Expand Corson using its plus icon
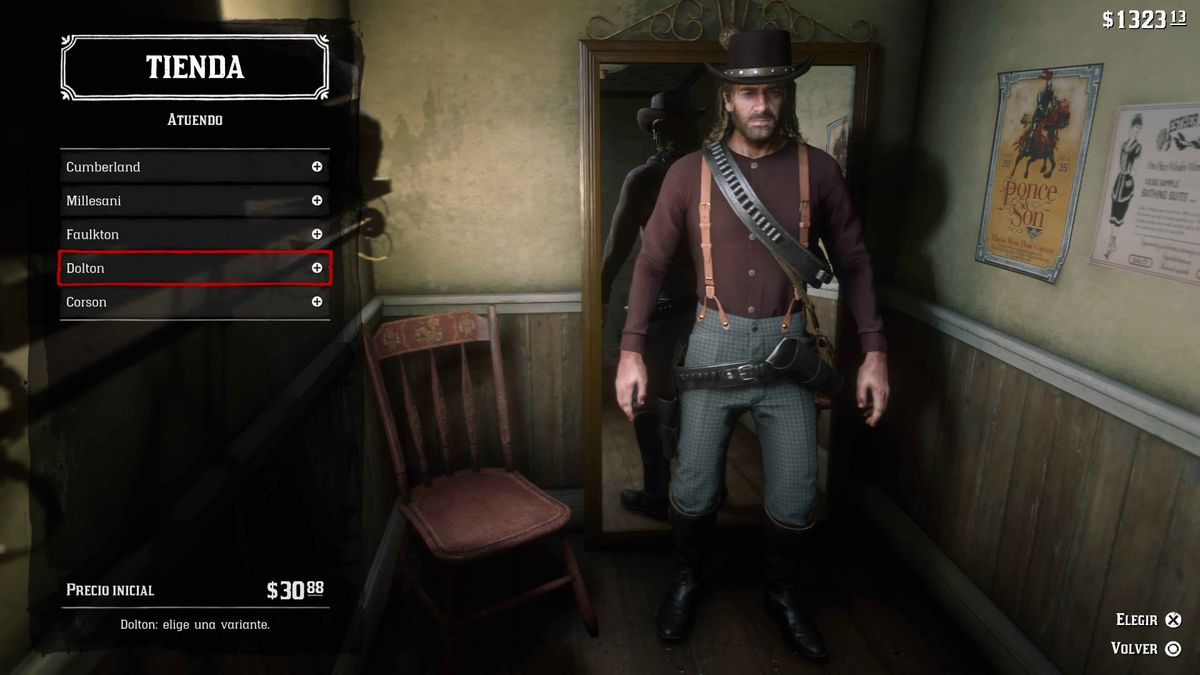The height and width of the screenshot is (675, 1200). pos(317,302)
